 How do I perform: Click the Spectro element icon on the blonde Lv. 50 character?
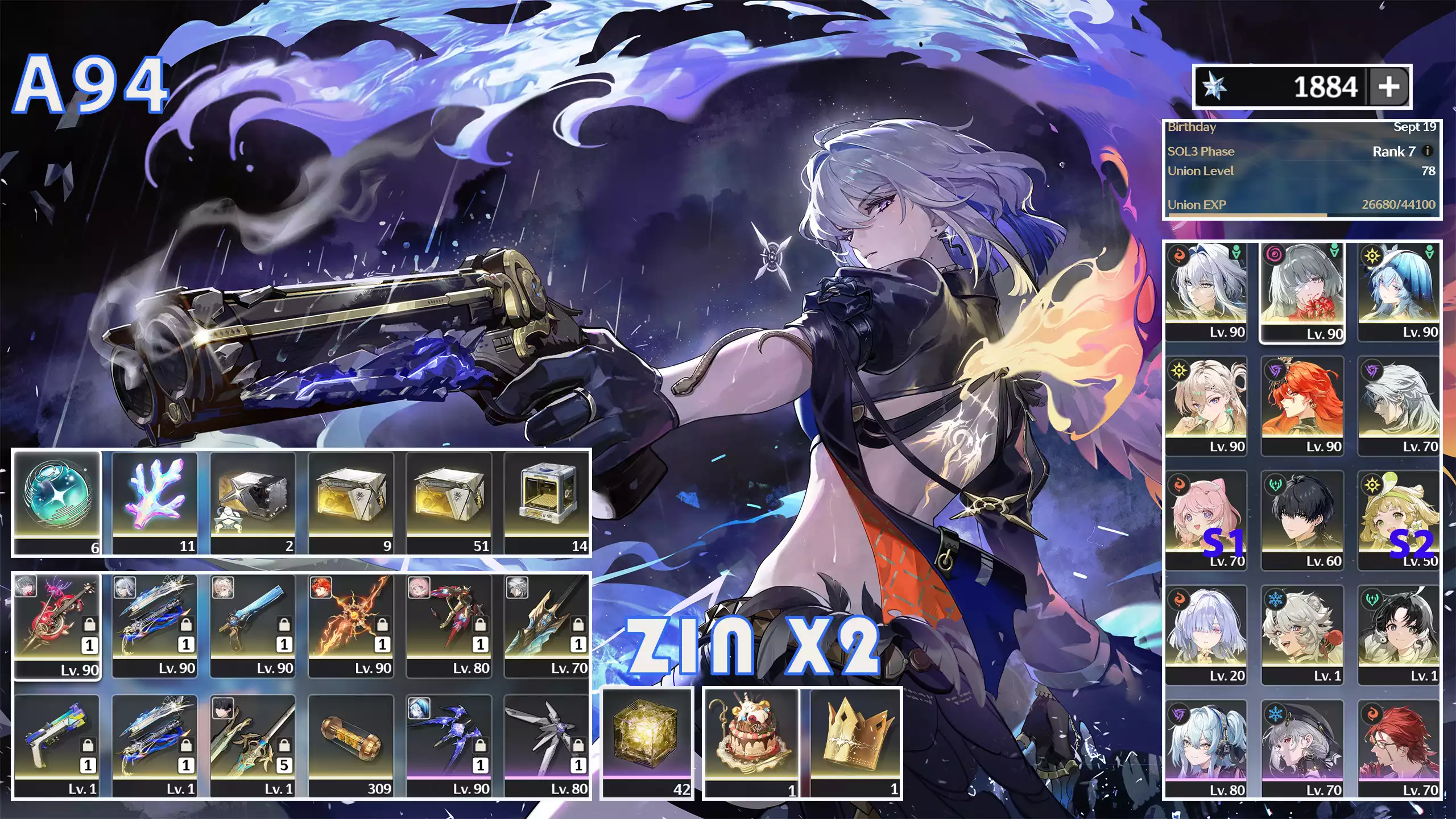[1373, 485]
